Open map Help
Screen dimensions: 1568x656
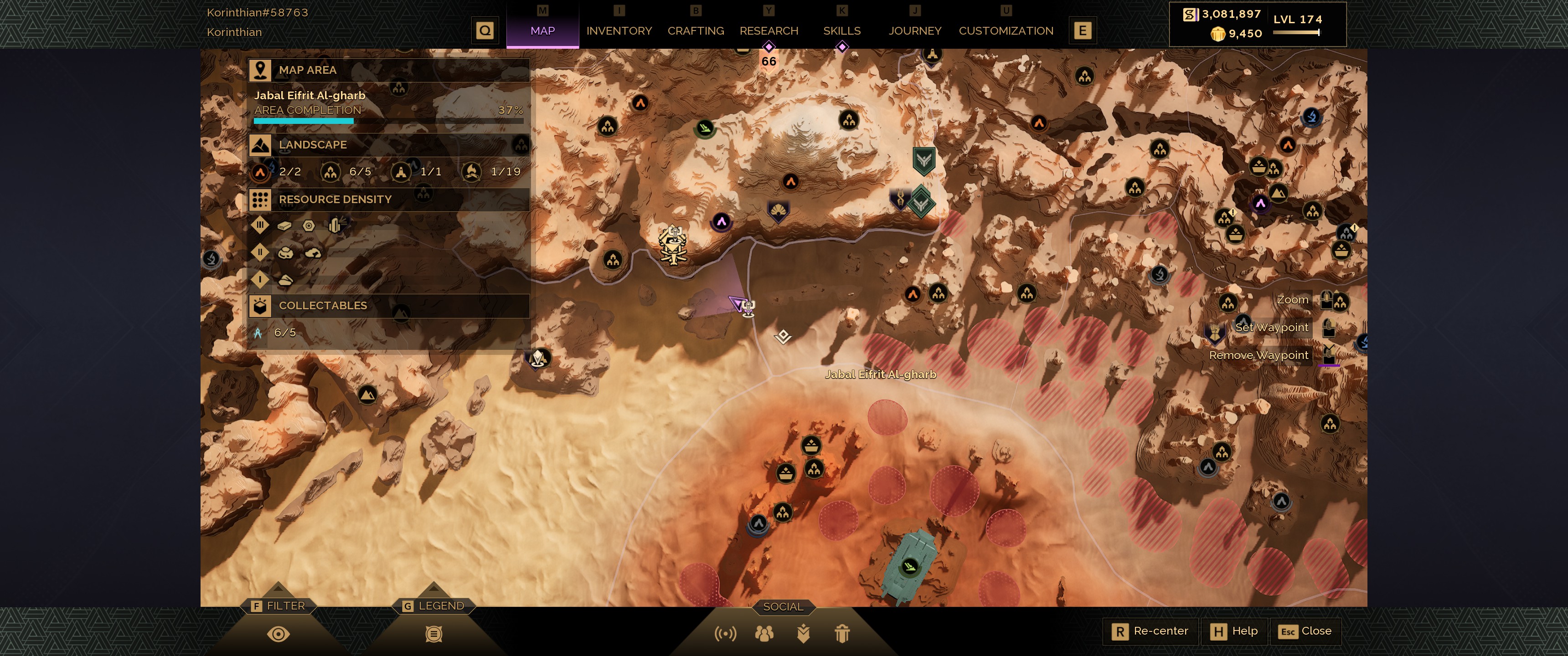1235,631
